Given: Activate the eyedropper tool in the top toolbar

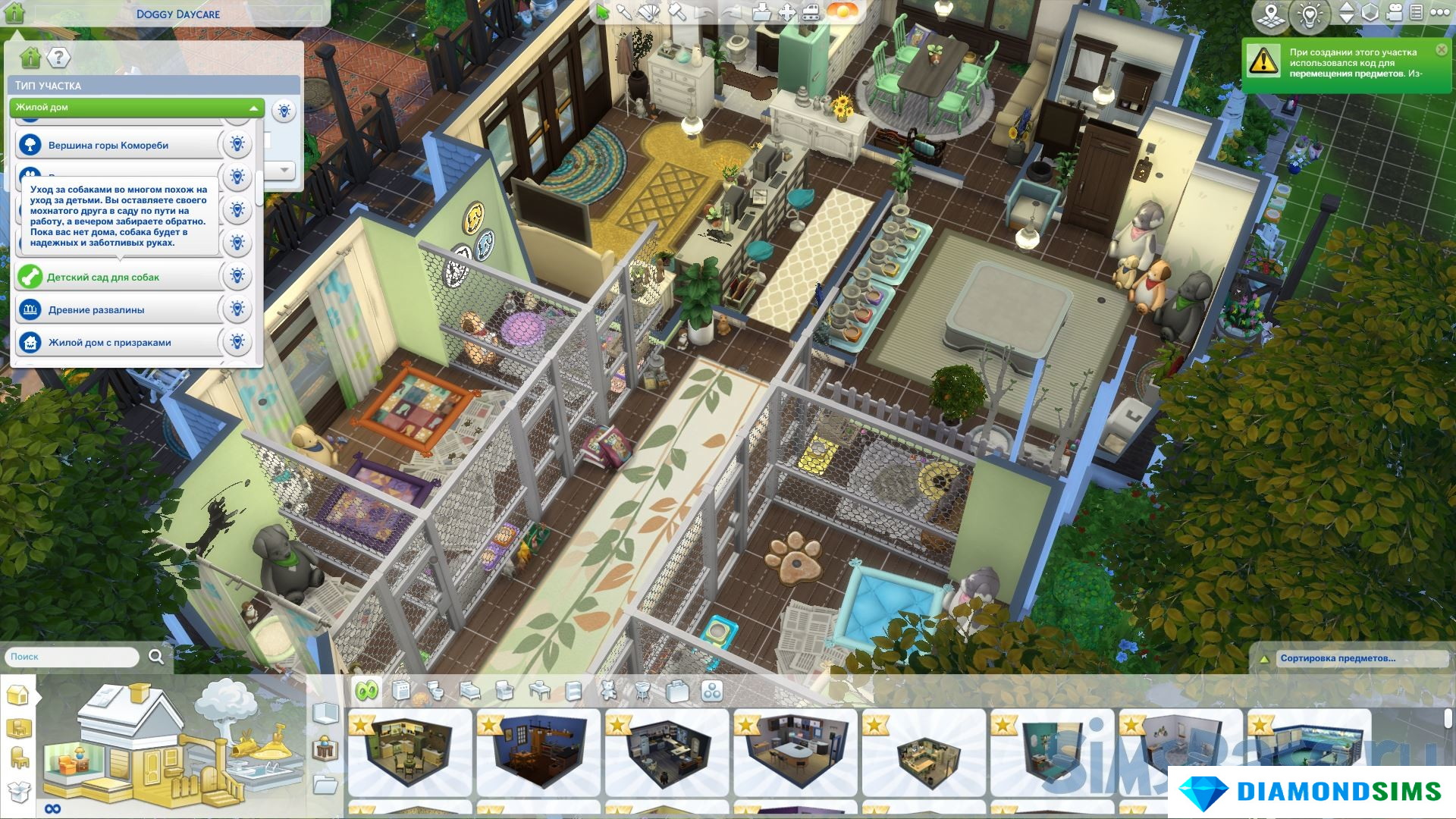Looking at the screenshot, I should click(x=624, y=12).
